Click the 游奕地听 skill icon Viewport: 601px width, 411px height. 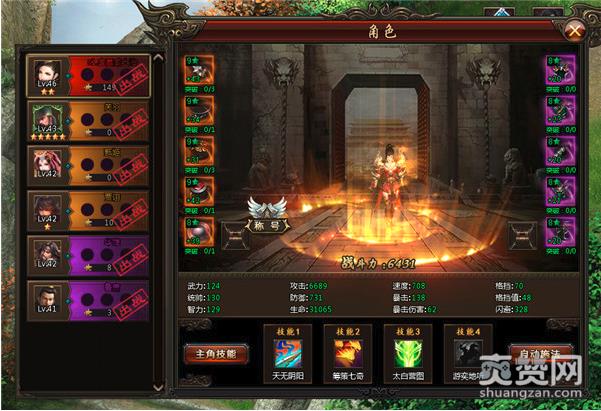466,354
